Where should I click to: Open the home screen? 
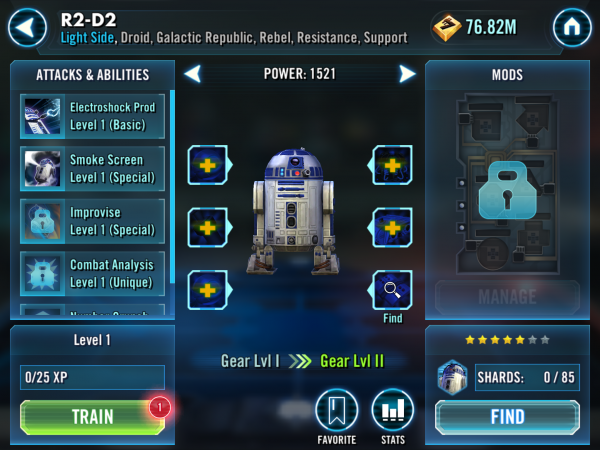(x=570, y=27)
